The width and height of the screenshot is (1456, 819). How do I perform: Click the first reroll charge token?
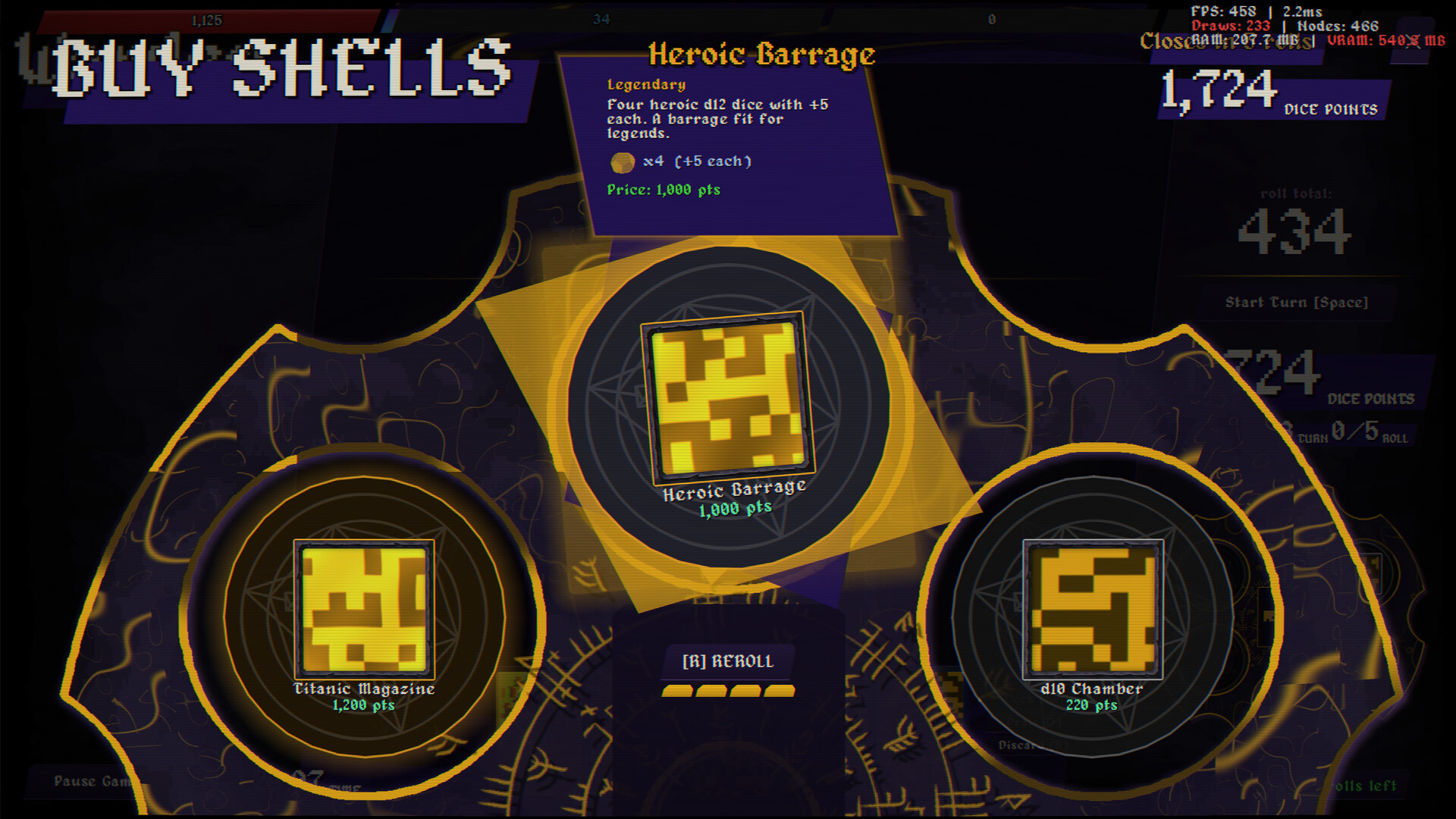click(x=676, y=690)
